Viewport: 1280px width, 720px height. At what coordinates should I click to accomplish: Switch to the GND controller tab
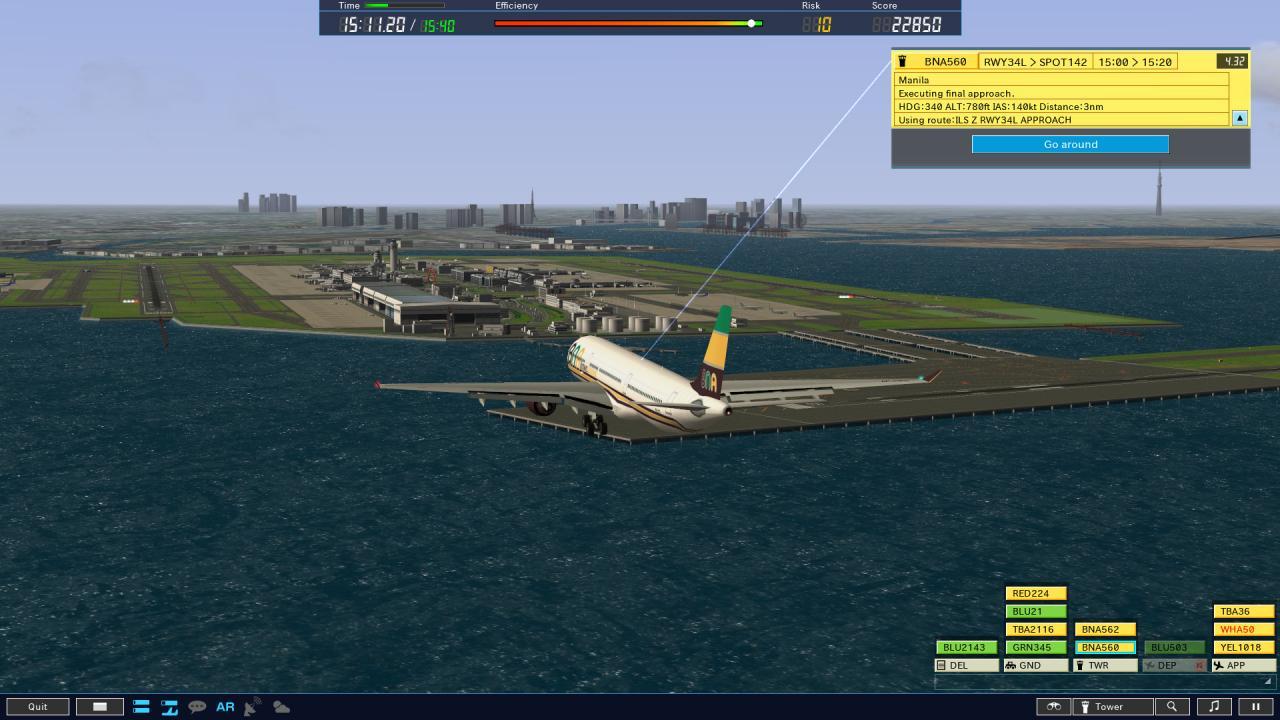coord(1034,665)
